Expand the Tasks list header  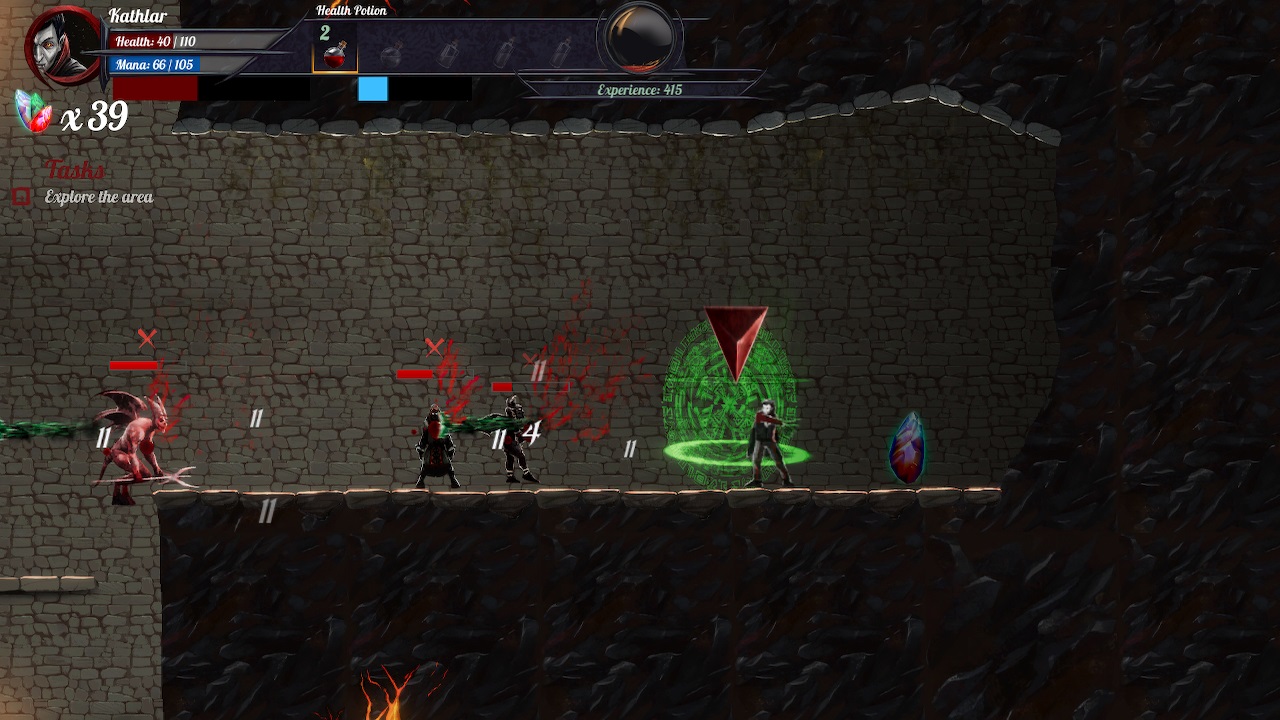point(72,170)
